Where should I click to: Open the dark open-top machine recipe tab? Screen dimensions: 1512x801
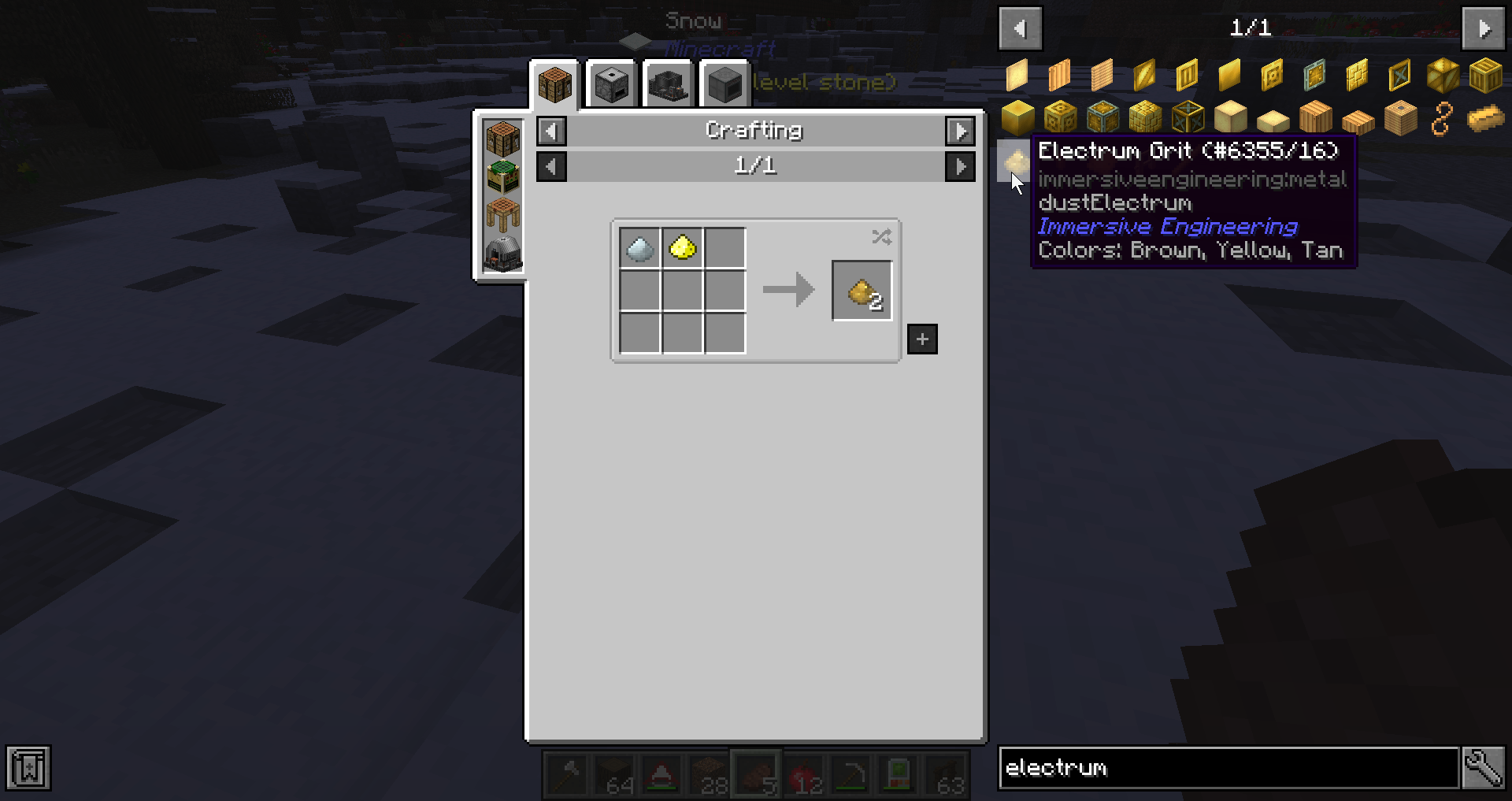coord(669,84)
